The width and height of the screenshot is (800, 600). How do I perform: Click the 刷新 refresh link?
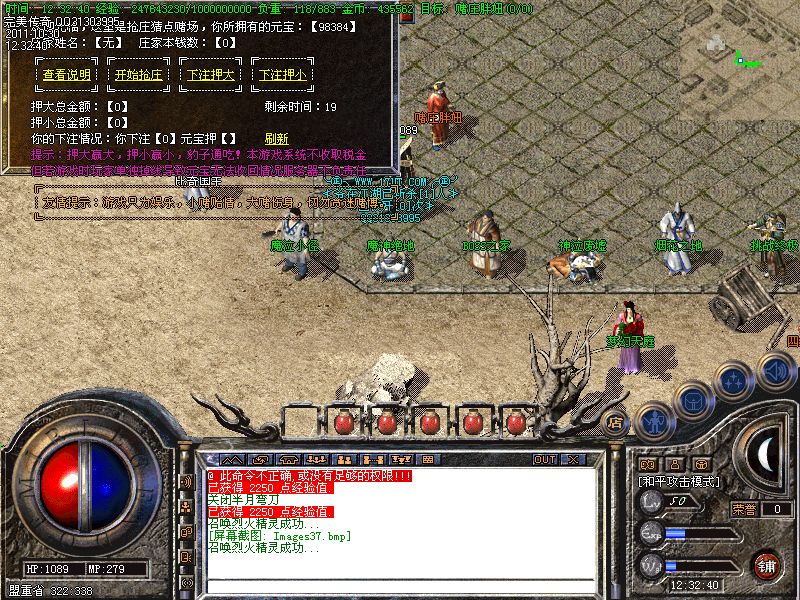click(276, 139)
